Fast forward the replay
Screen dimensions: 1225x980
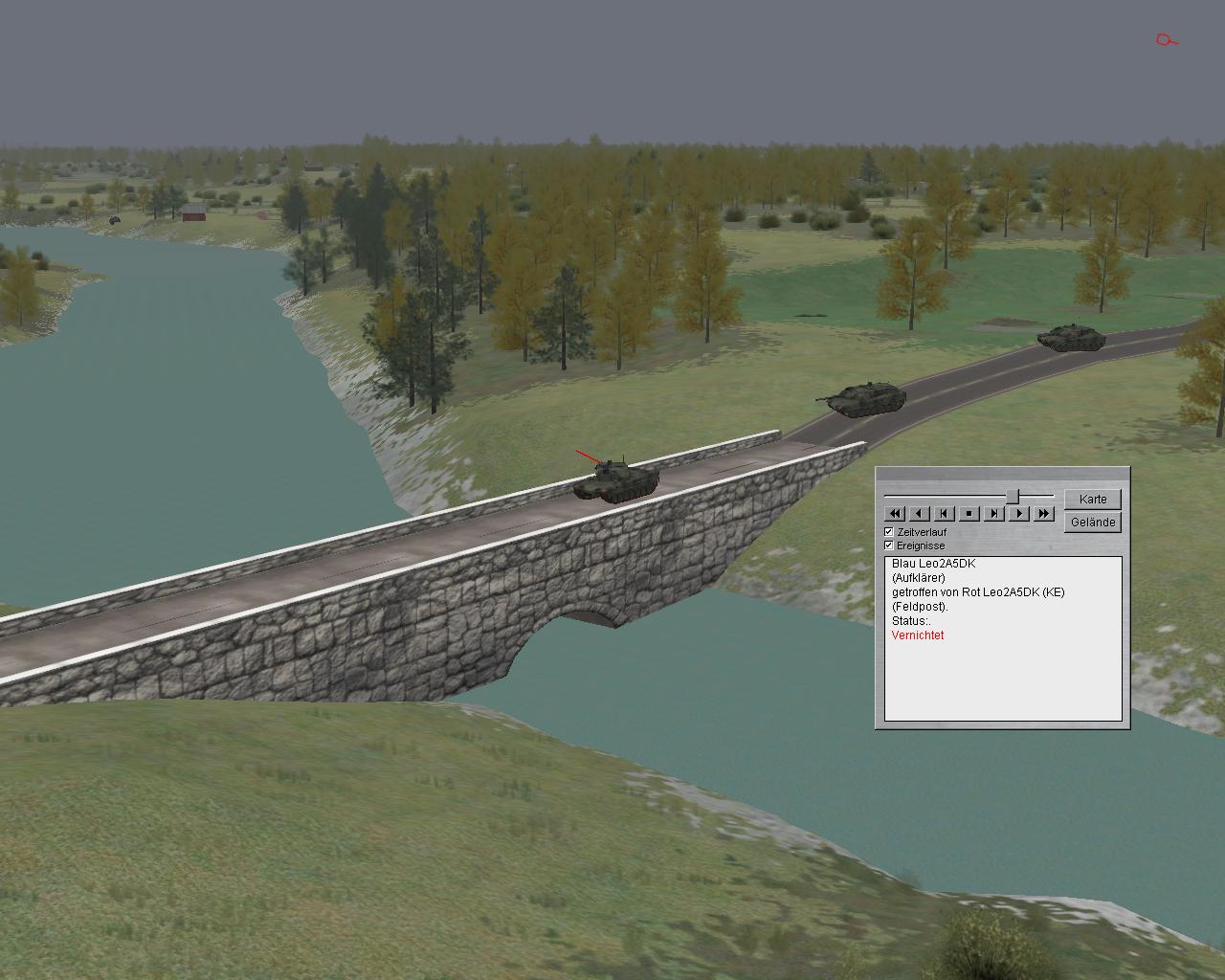[1043, 514]
